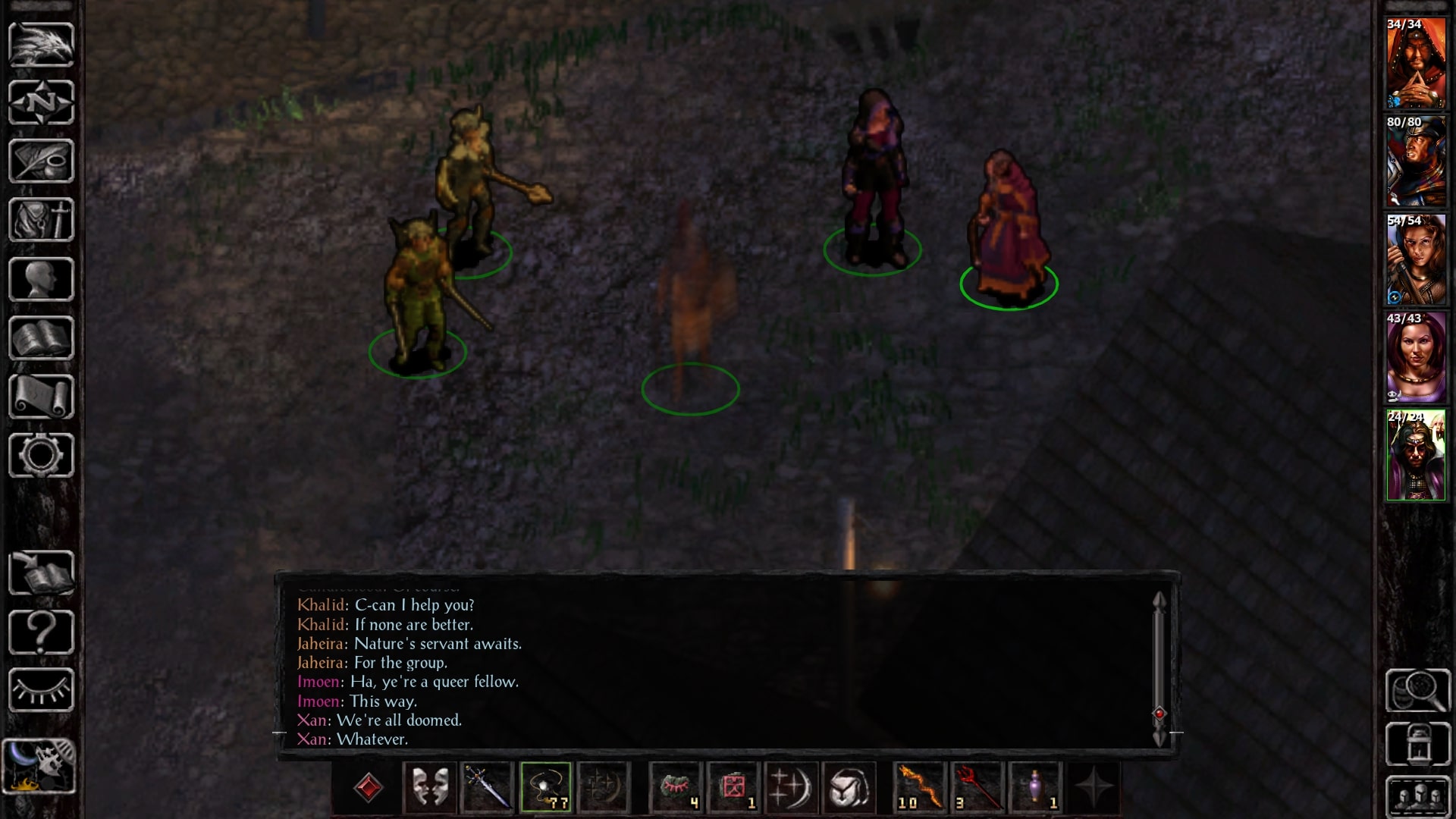This screenshot has height=819, width=1456.
Task: Open the priest scroll button
Action: [x=41, y=397]
